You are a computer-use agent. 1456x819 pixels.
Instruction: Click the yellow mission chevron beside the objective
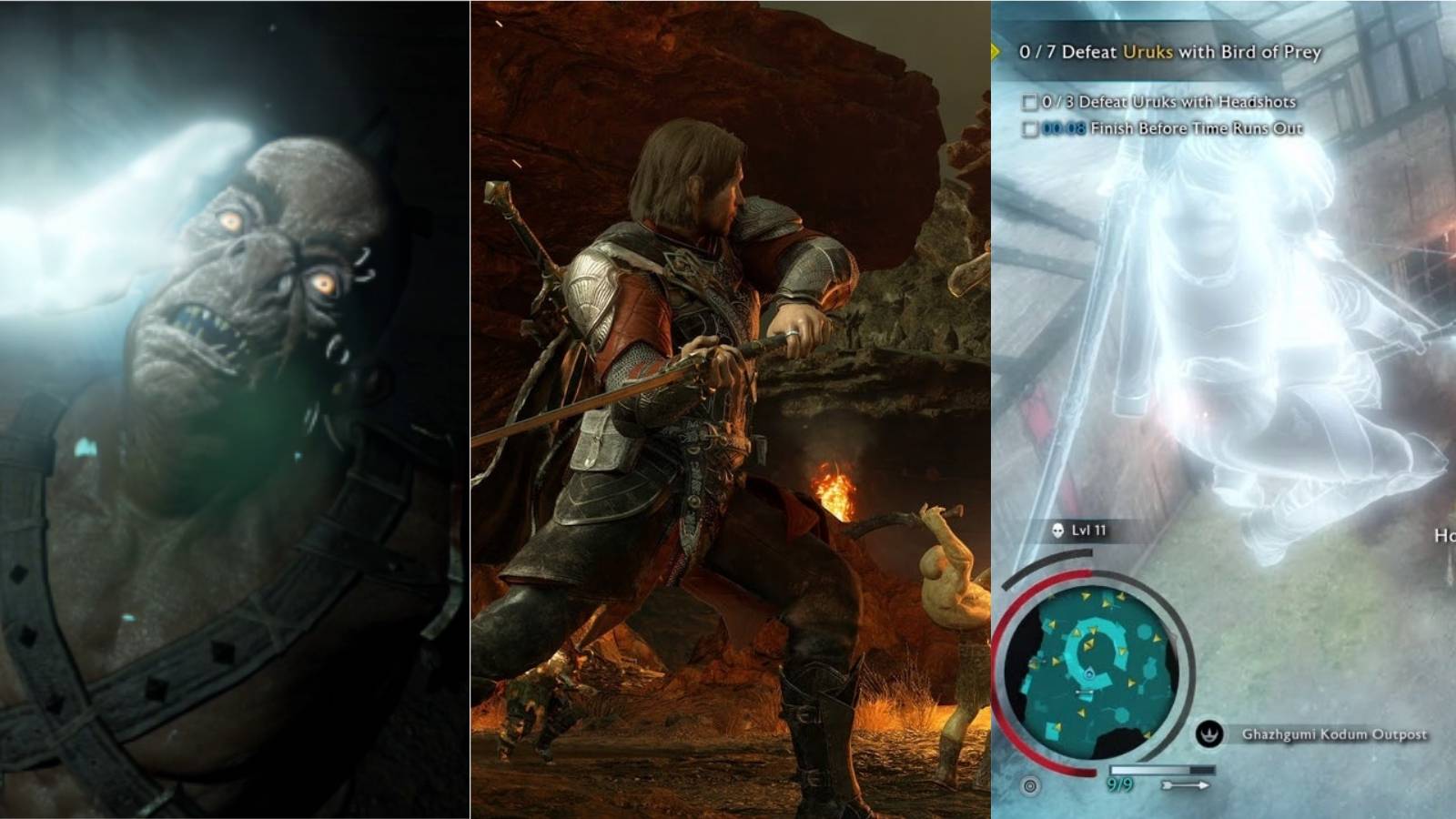point(996,53)
